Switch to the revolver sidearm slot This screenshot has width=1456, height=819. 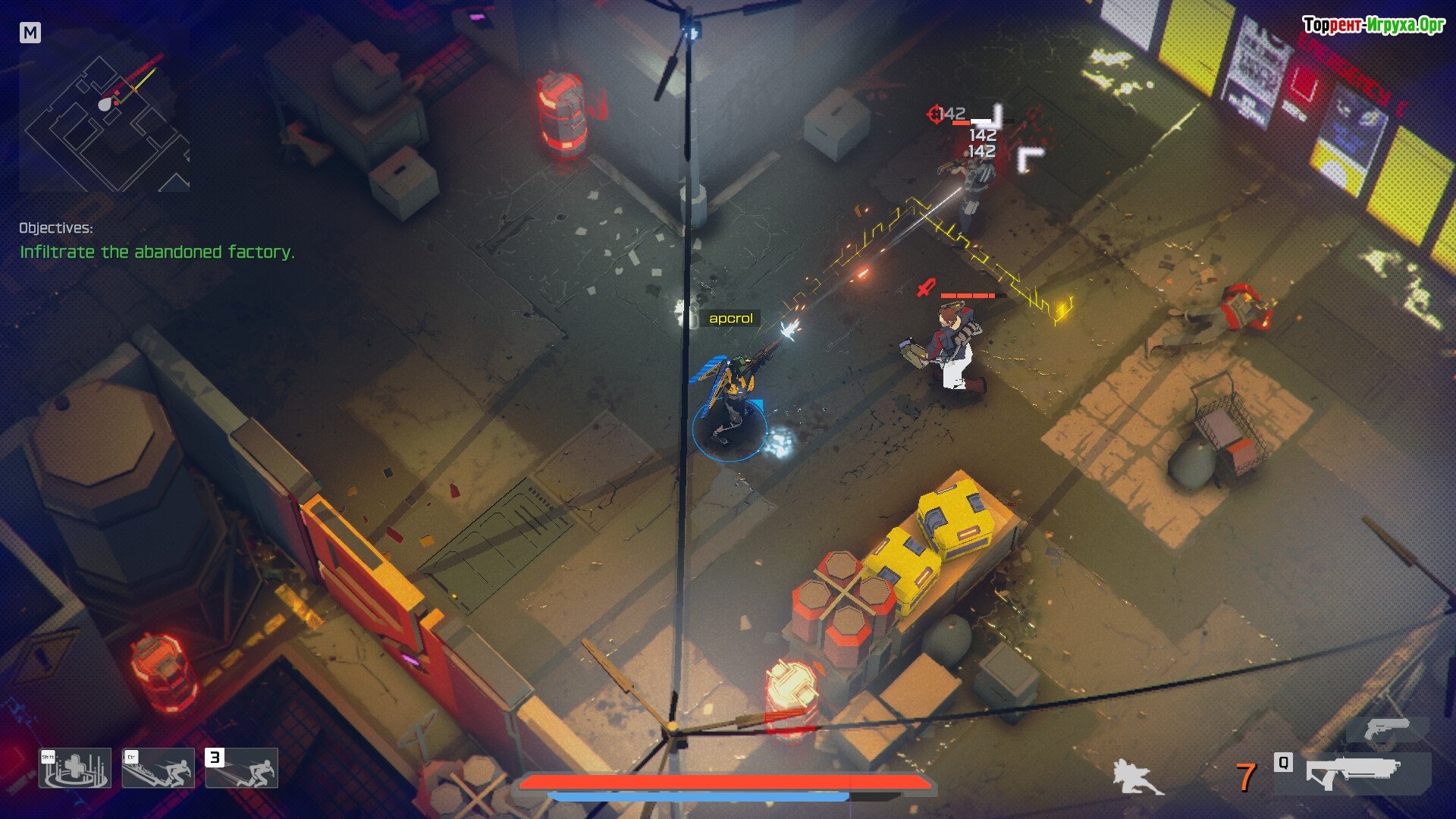pos(1387,730)
